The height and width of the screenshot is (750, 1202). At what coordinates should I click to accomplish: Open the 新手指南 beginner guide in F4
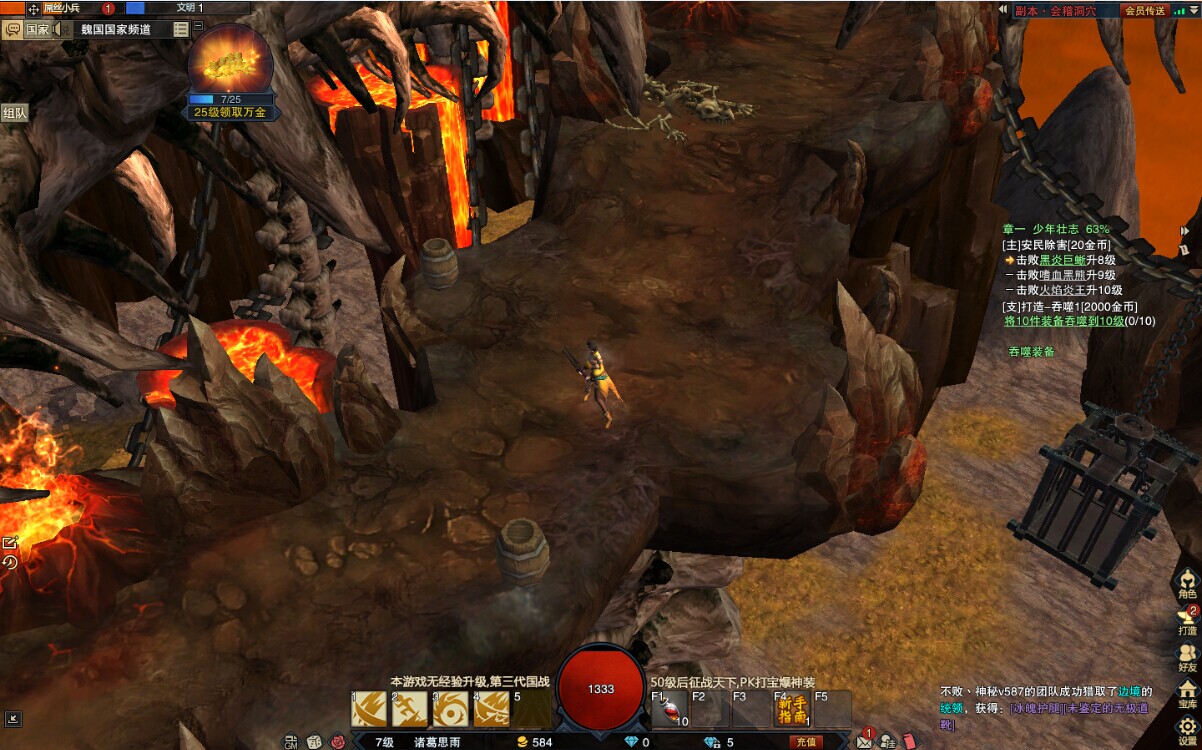791,709
